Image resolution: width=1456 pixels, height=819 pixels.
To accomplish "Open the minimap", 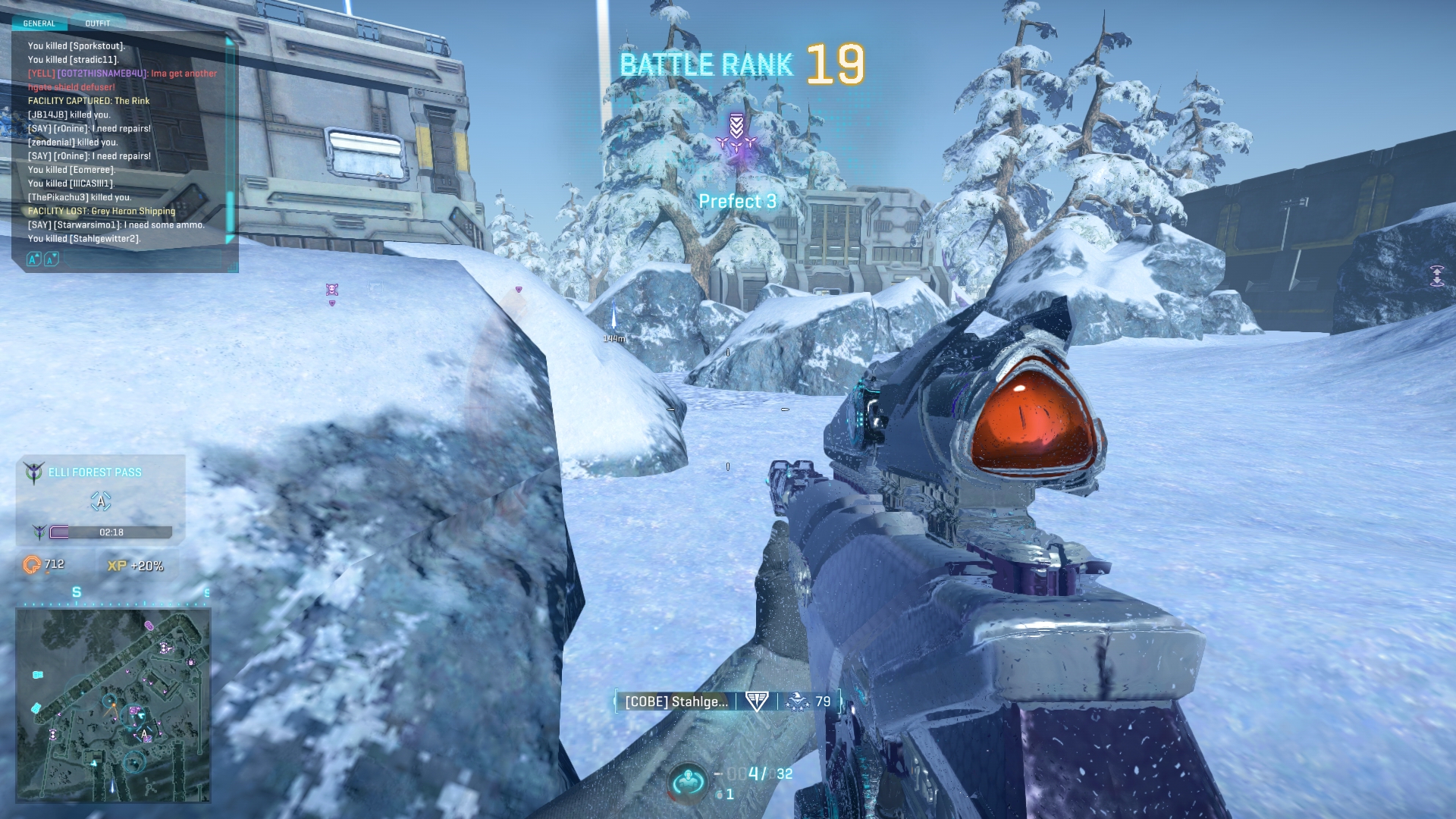I will 113,705.
